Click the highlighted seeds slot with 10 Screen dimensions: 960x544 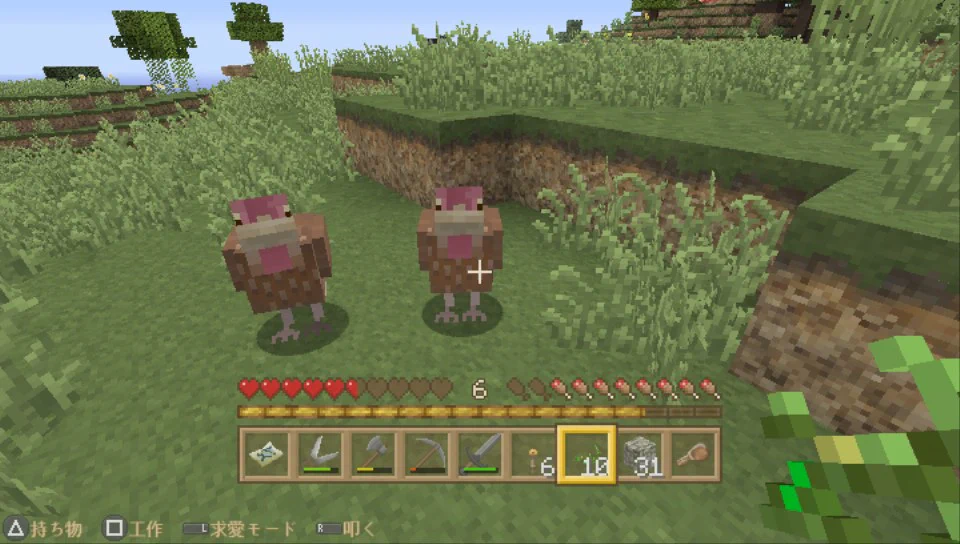(586, 456)
